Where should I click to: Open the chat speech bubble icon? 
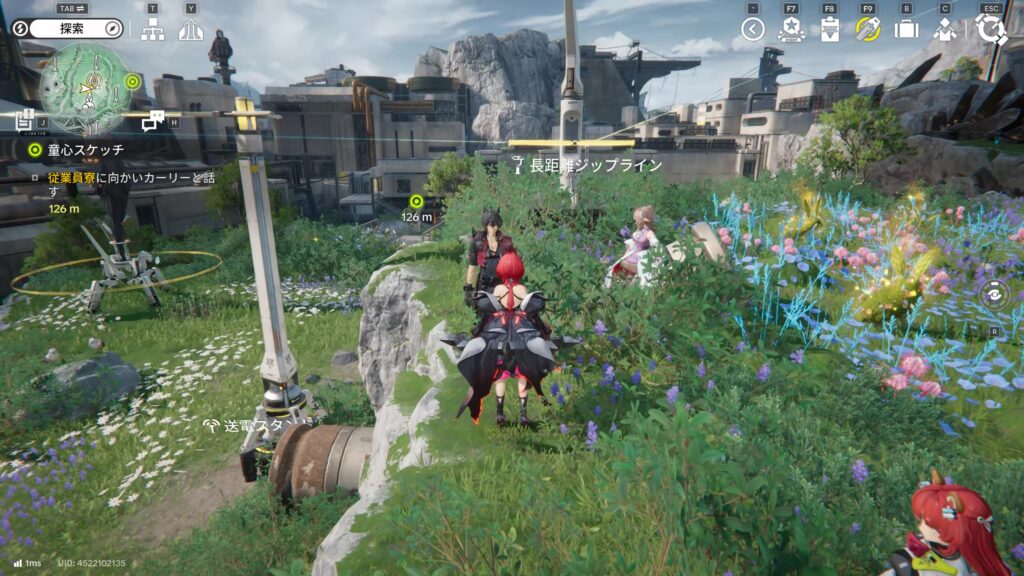[152, 121]
